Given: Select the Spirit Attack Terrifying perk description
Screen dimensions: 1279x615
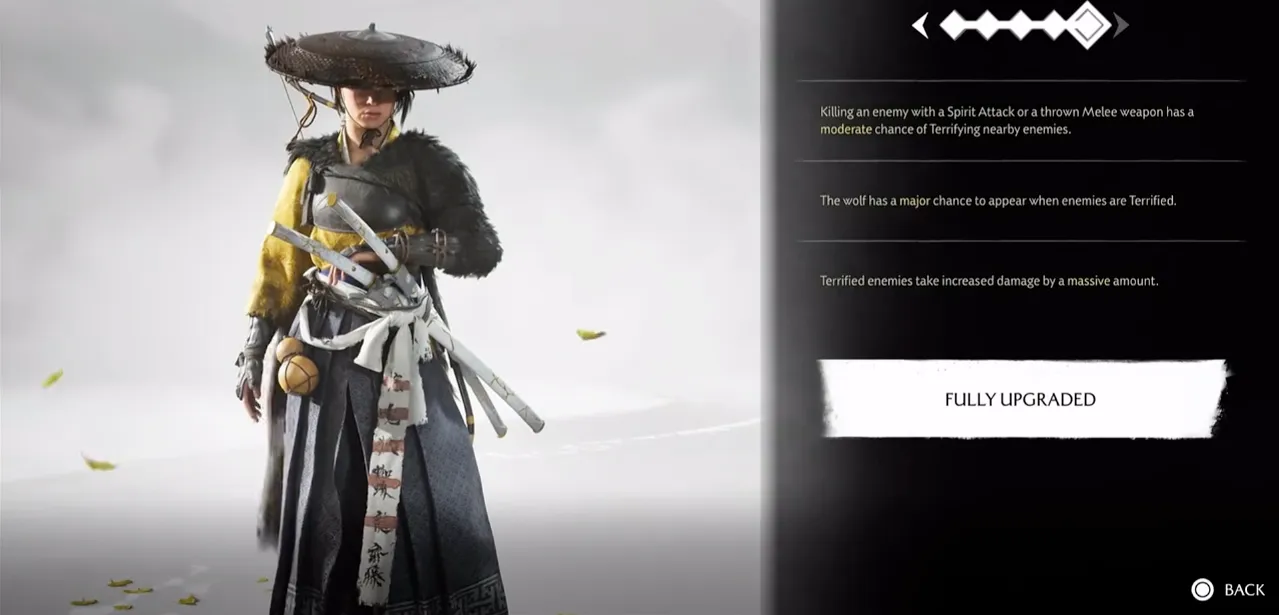Looking at the screenshot, I should pyautogui.click(x=1007, y=120).
